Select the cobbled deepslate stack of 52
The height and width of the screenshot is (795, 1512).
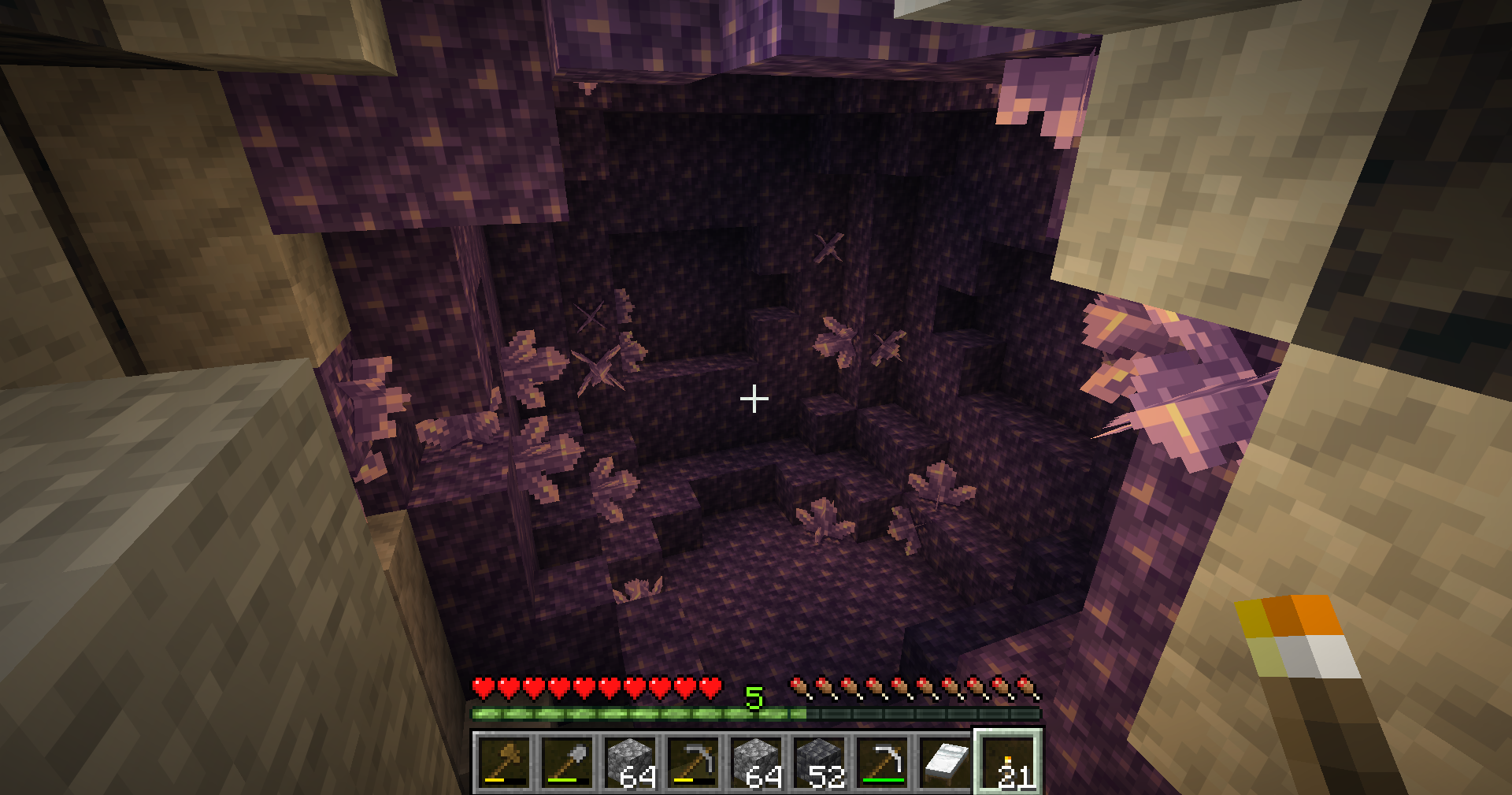point(820,762)
